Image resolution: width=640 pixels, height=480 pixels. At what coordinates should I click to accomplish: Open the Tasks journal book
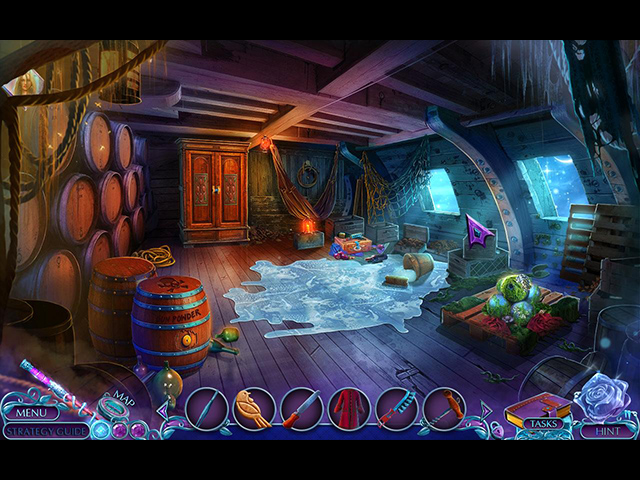click(540, 410)
